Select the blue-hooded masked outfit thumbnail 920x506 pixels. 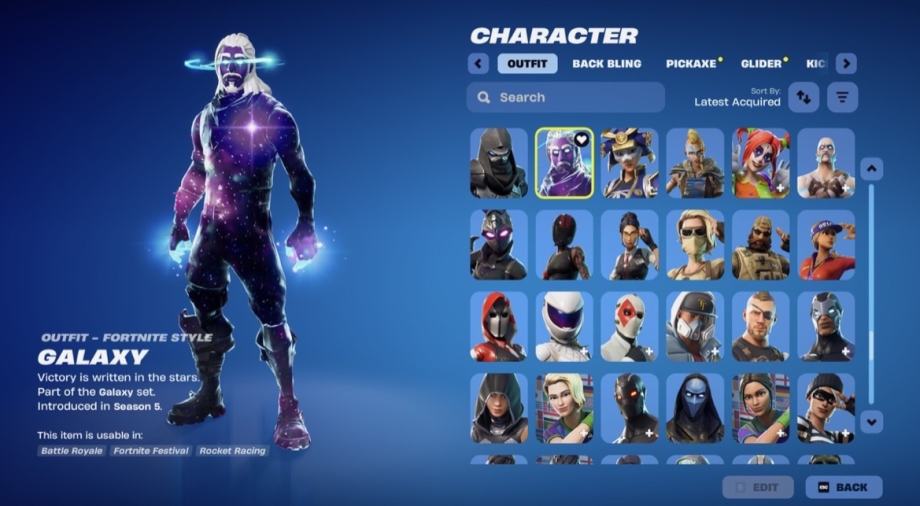coord(695,408)
